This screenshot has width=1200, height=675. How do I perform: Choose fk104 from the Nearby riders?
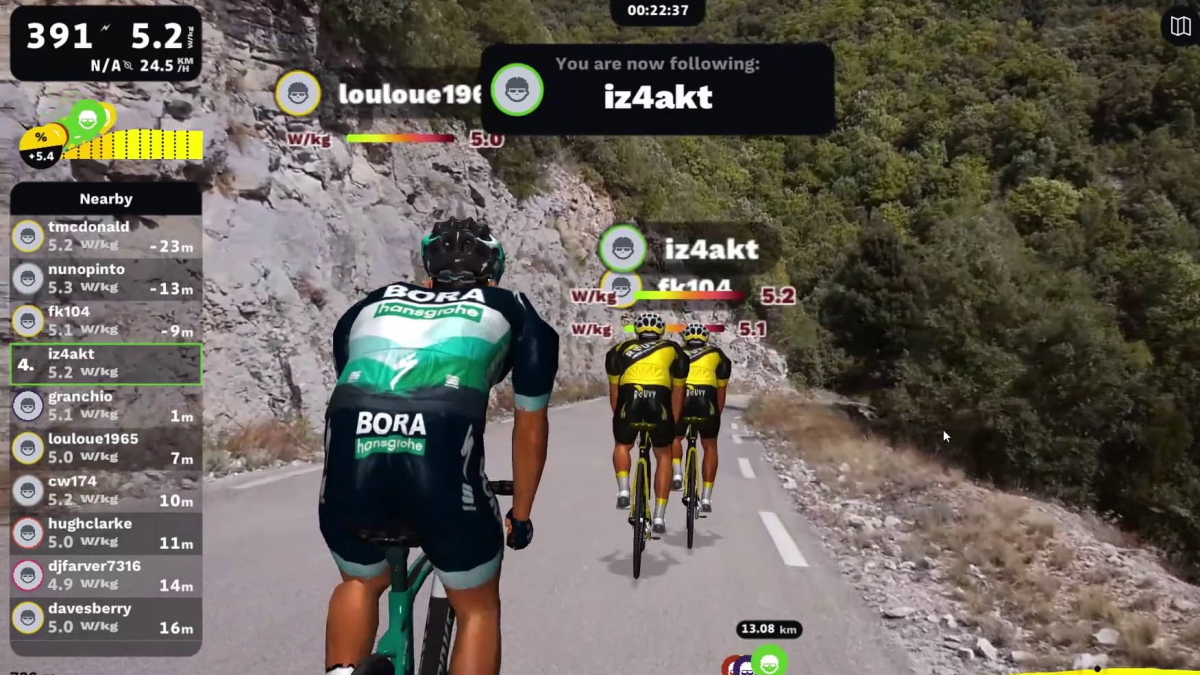pos(105,321)
